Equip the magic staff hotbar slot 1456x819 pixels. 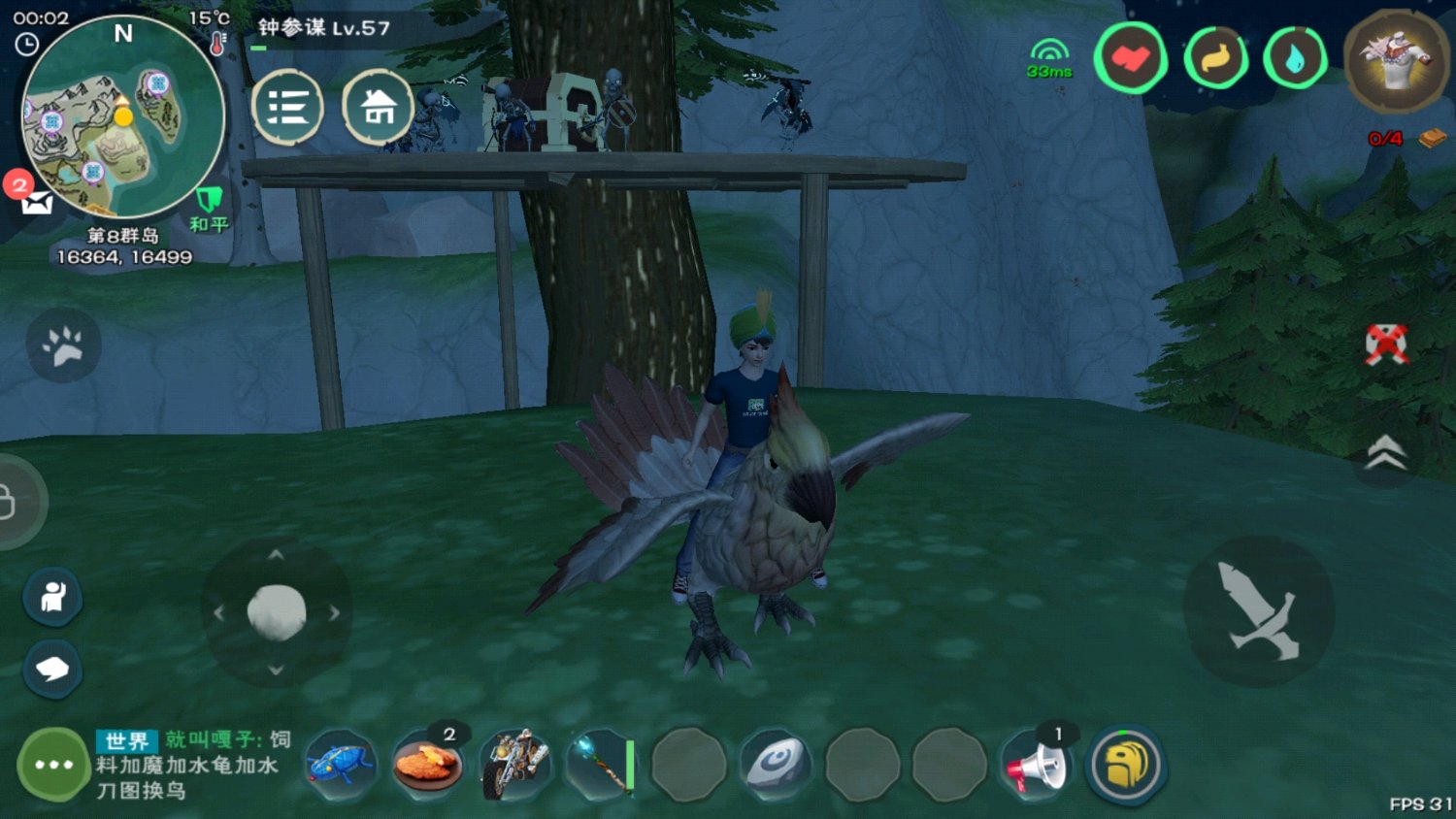pyautogui.click(x=602, y=765)
